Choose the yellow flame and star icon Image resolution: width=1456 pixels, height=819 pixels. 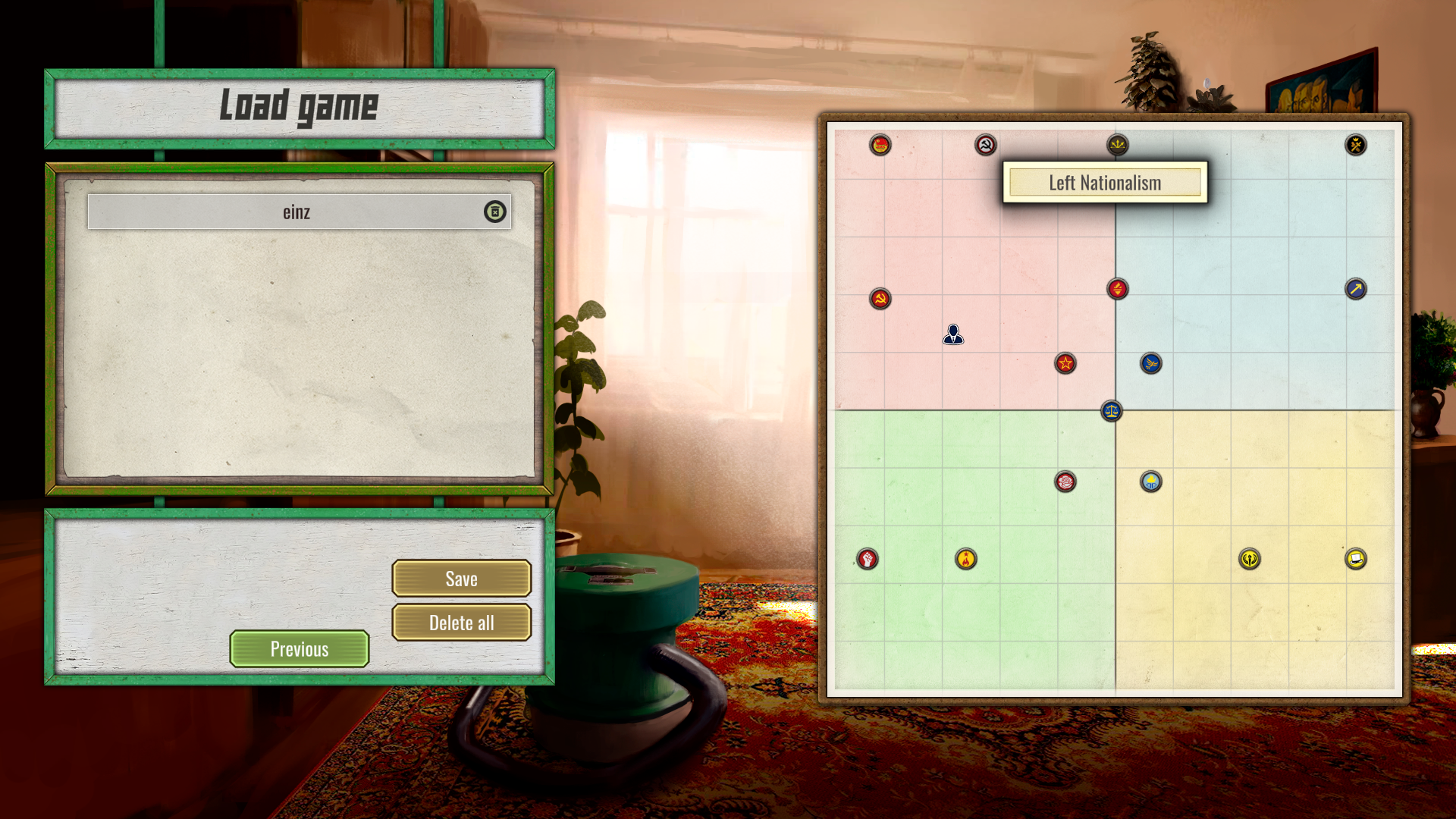pos(966,559)
